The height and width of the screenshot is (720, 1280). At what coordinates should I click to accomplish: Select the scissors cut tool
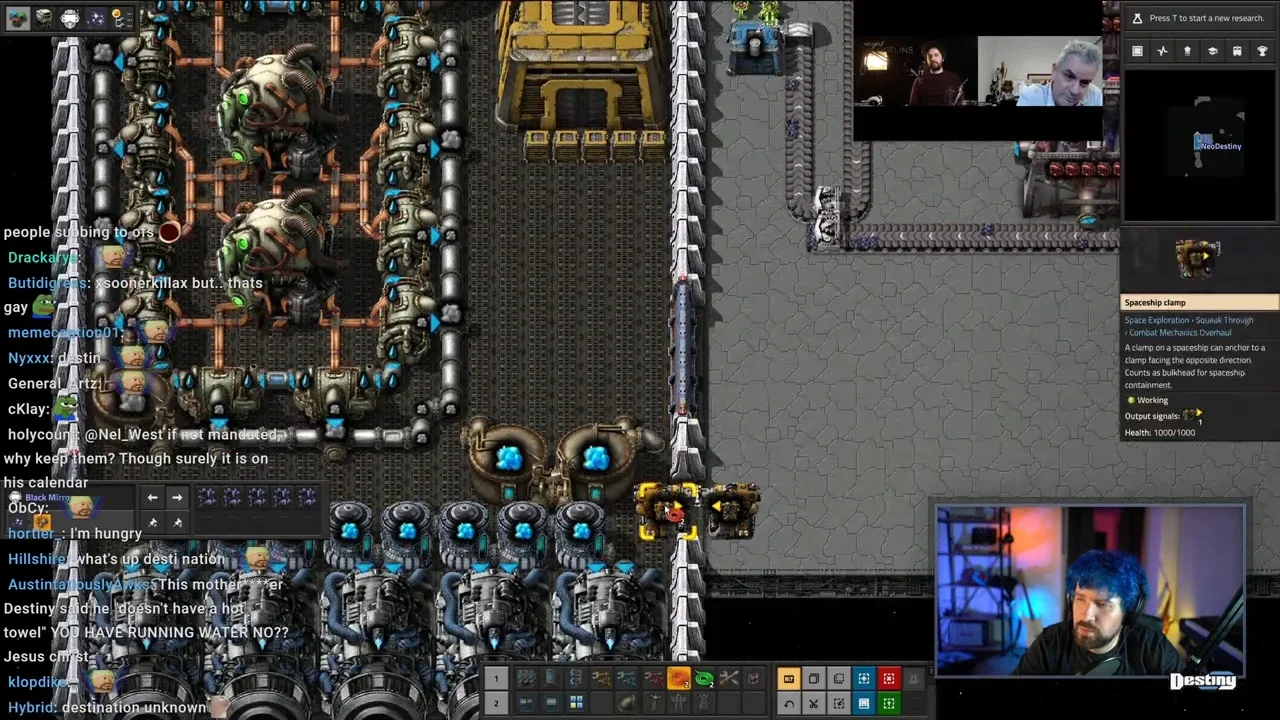point(814,703)
